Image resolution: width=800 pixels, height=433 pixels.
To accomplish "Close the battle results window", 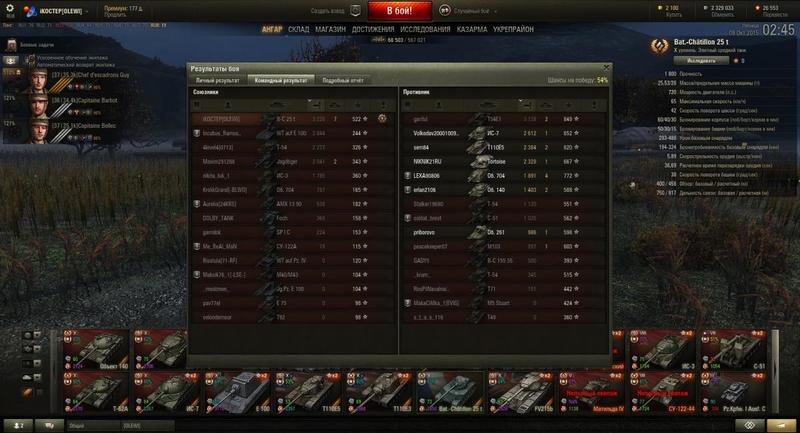I will pos(603,69).
